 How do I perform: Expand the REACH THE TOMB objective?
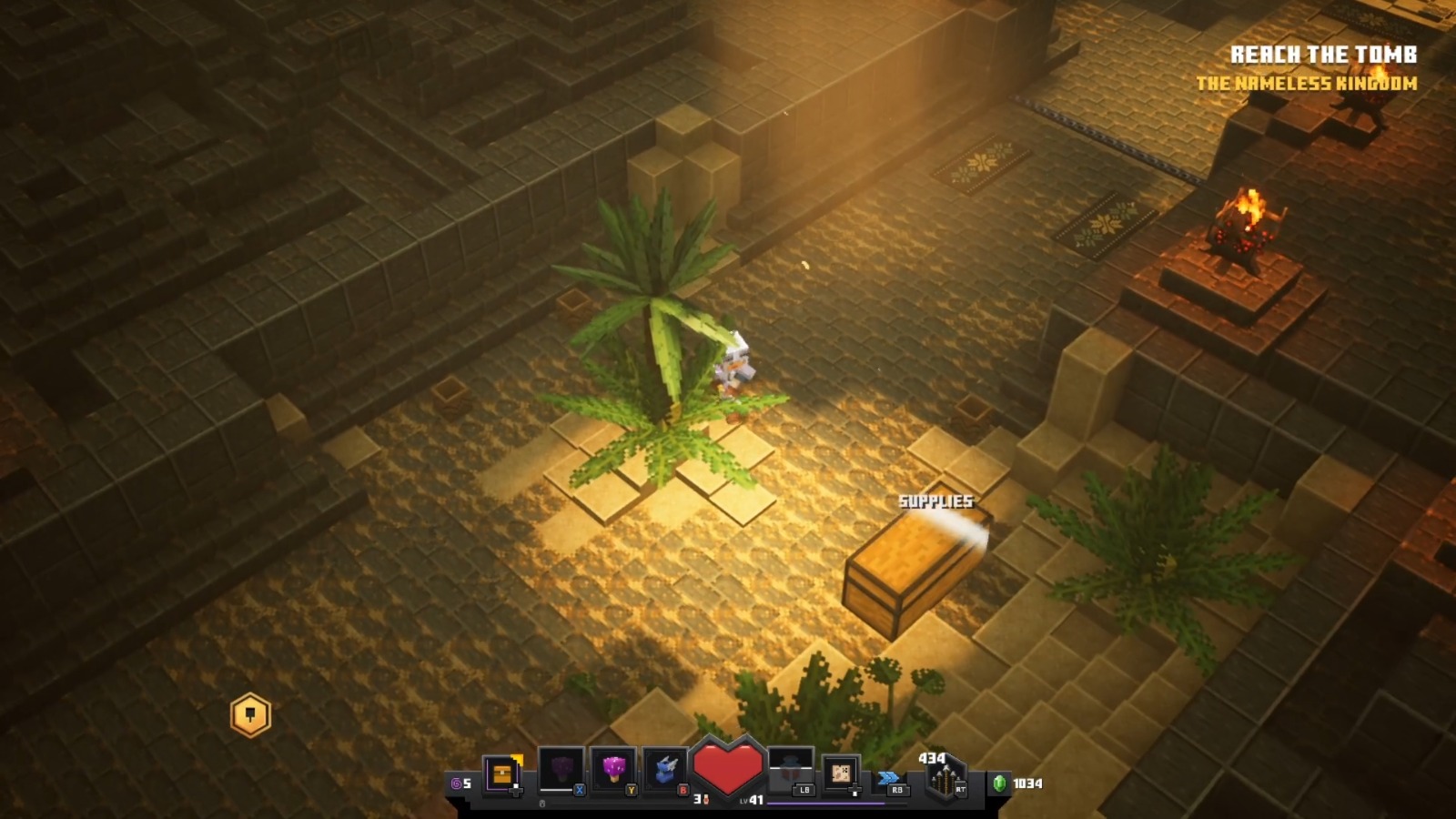click(x=1323, y=53)
